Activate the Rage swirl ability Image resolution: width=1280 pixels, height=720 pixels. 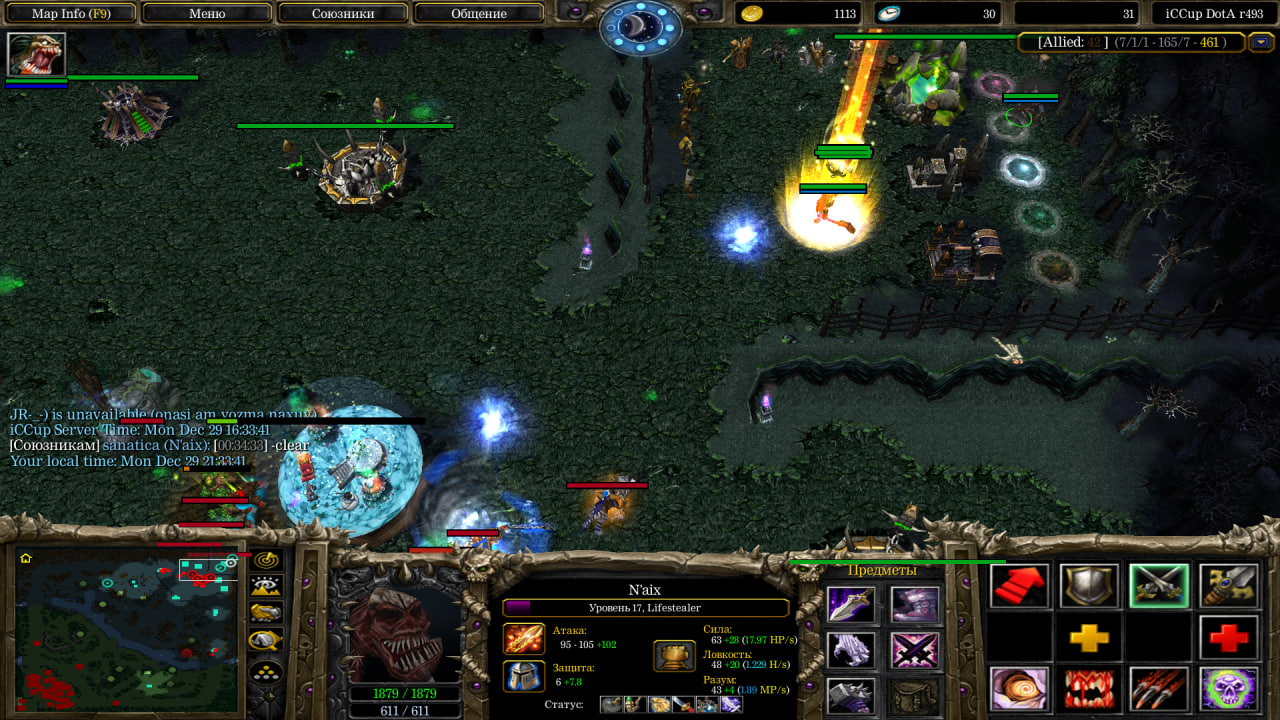click(x=1020, y=689)
